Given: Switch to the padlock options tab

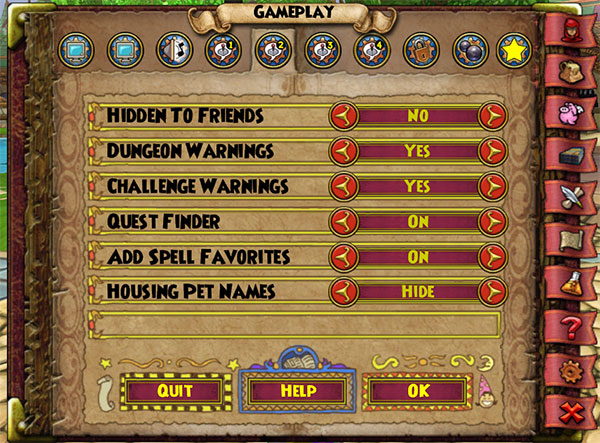Looking at the screenshot, I should pyautogui.click(x=421, y=49).
